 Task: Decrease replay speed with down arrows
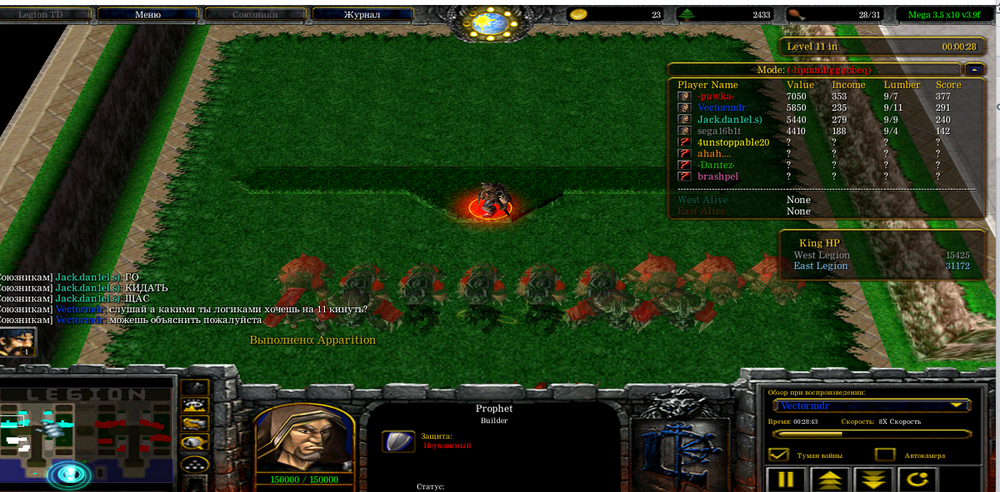[x=874, y=479]
